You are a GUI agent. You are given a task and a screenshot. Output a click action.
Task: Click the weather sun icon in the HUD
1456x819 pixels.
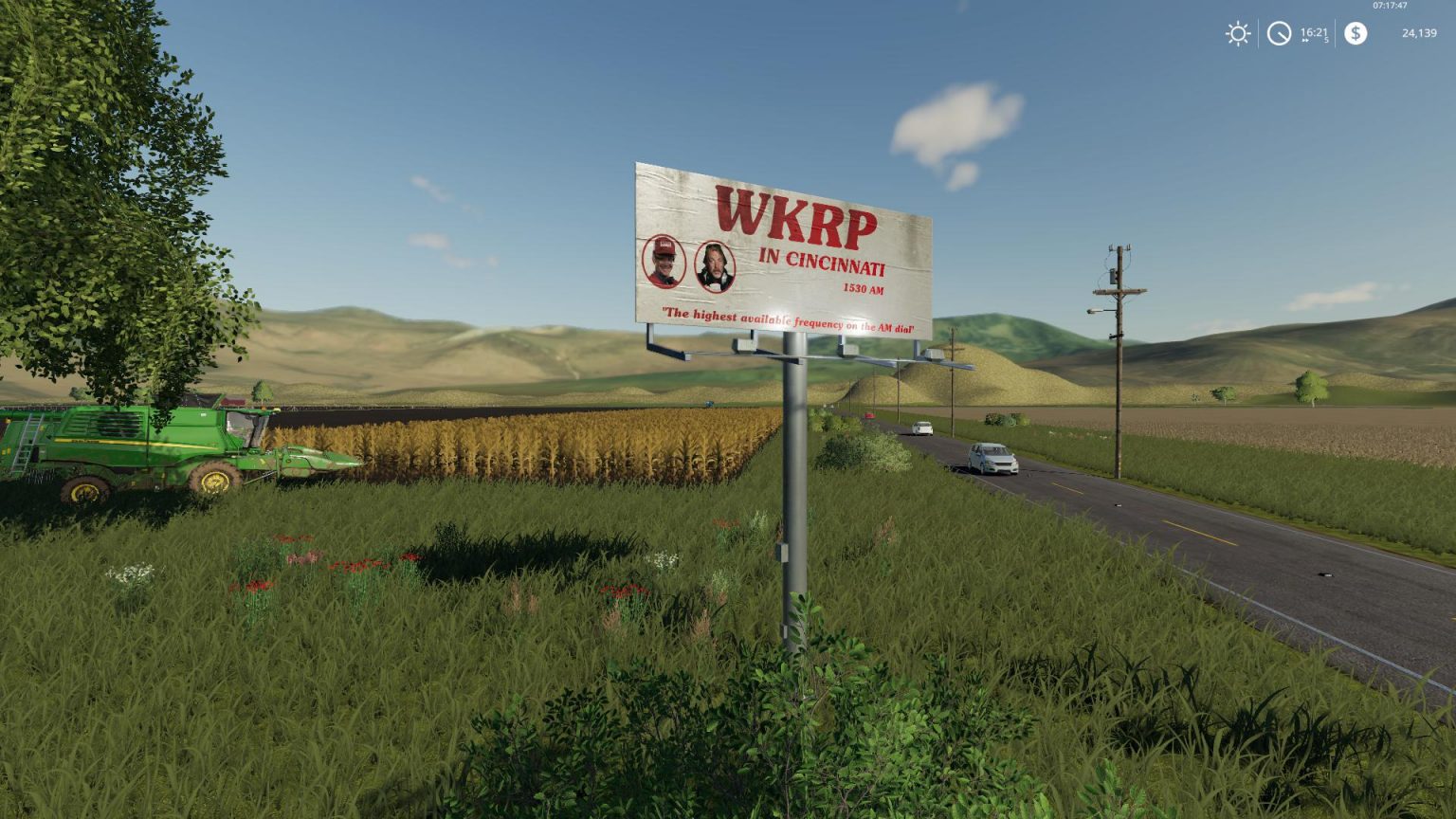tap(1238, 34)
